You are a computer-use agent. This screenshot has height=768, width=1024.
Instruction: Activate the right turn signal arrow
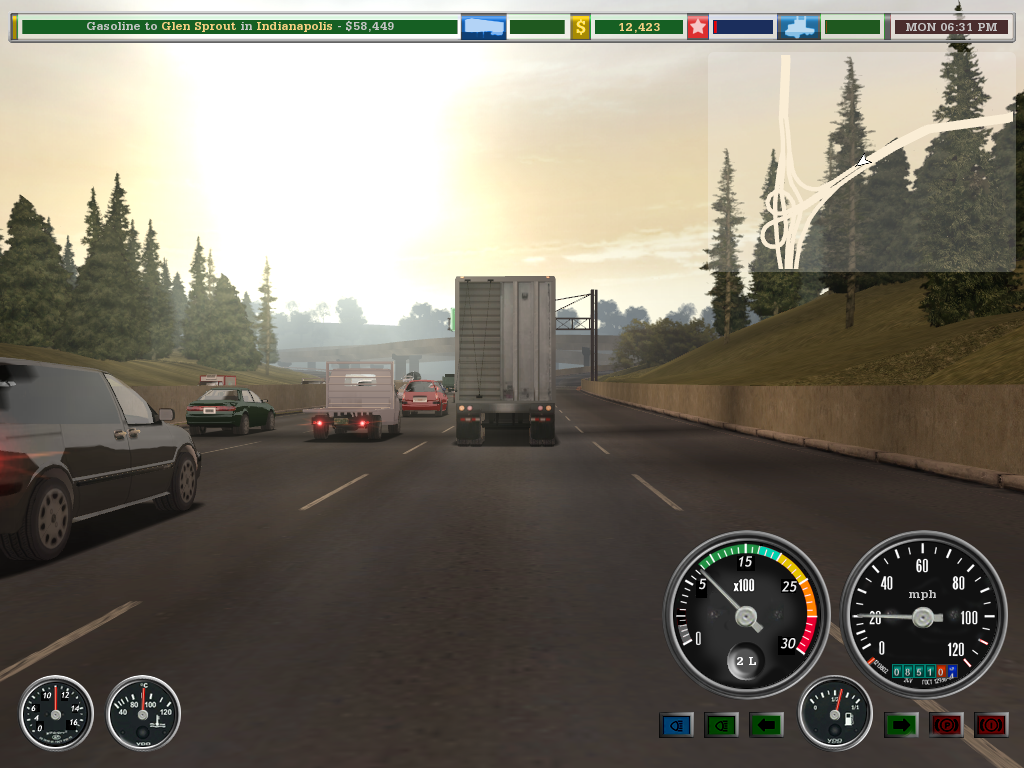(901, 725)
